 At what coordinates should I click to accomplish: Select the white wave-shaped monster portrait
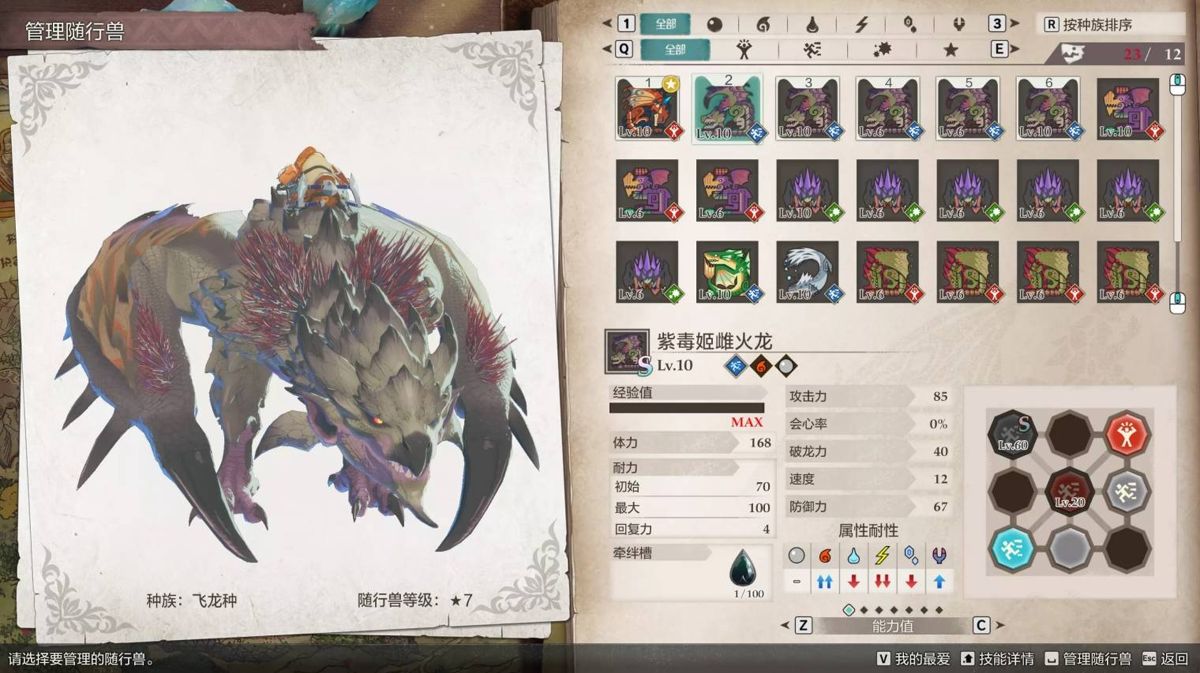[807, 271]
